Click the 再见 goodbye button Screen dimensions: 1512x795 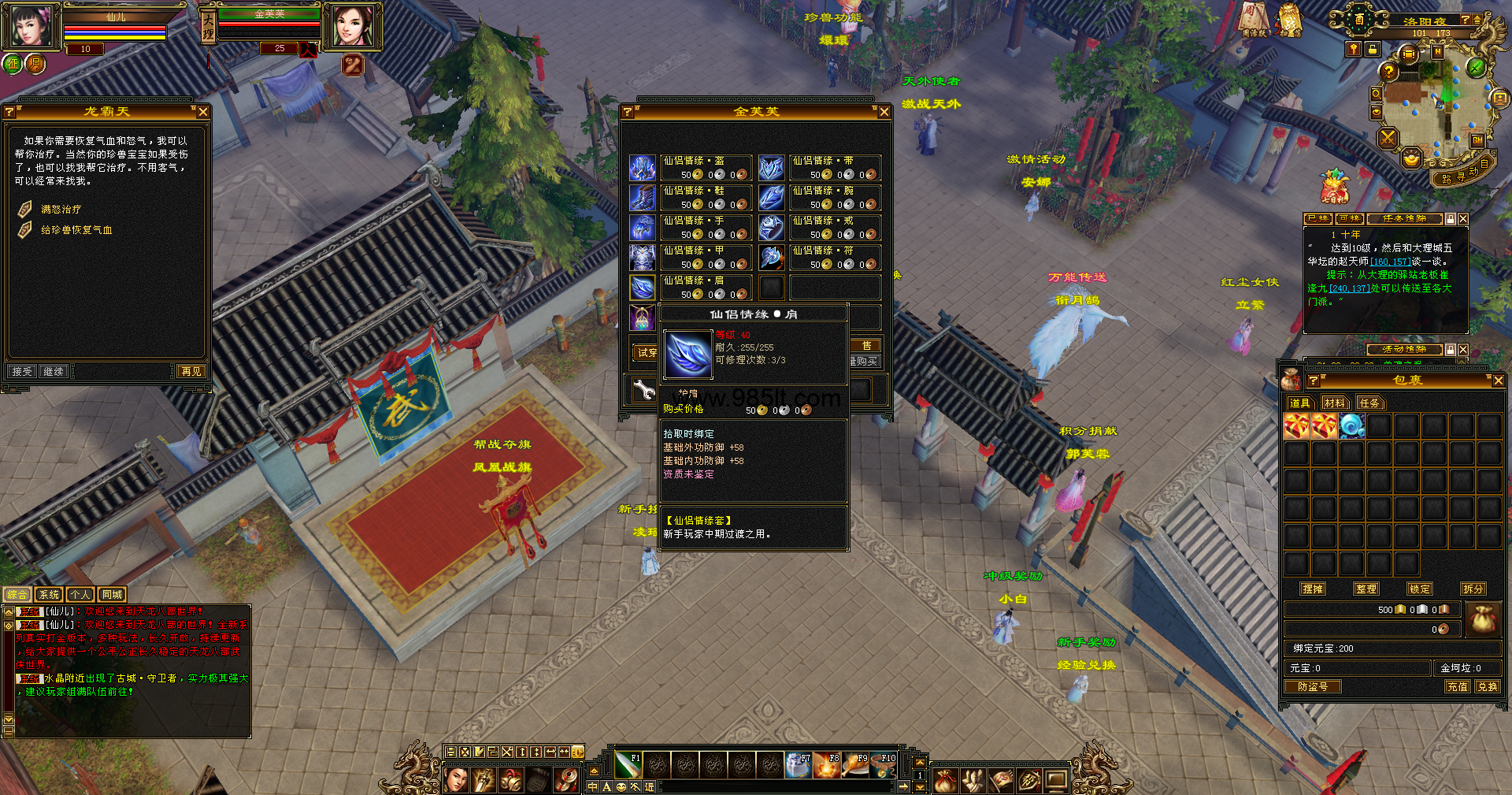coord(191,371)
